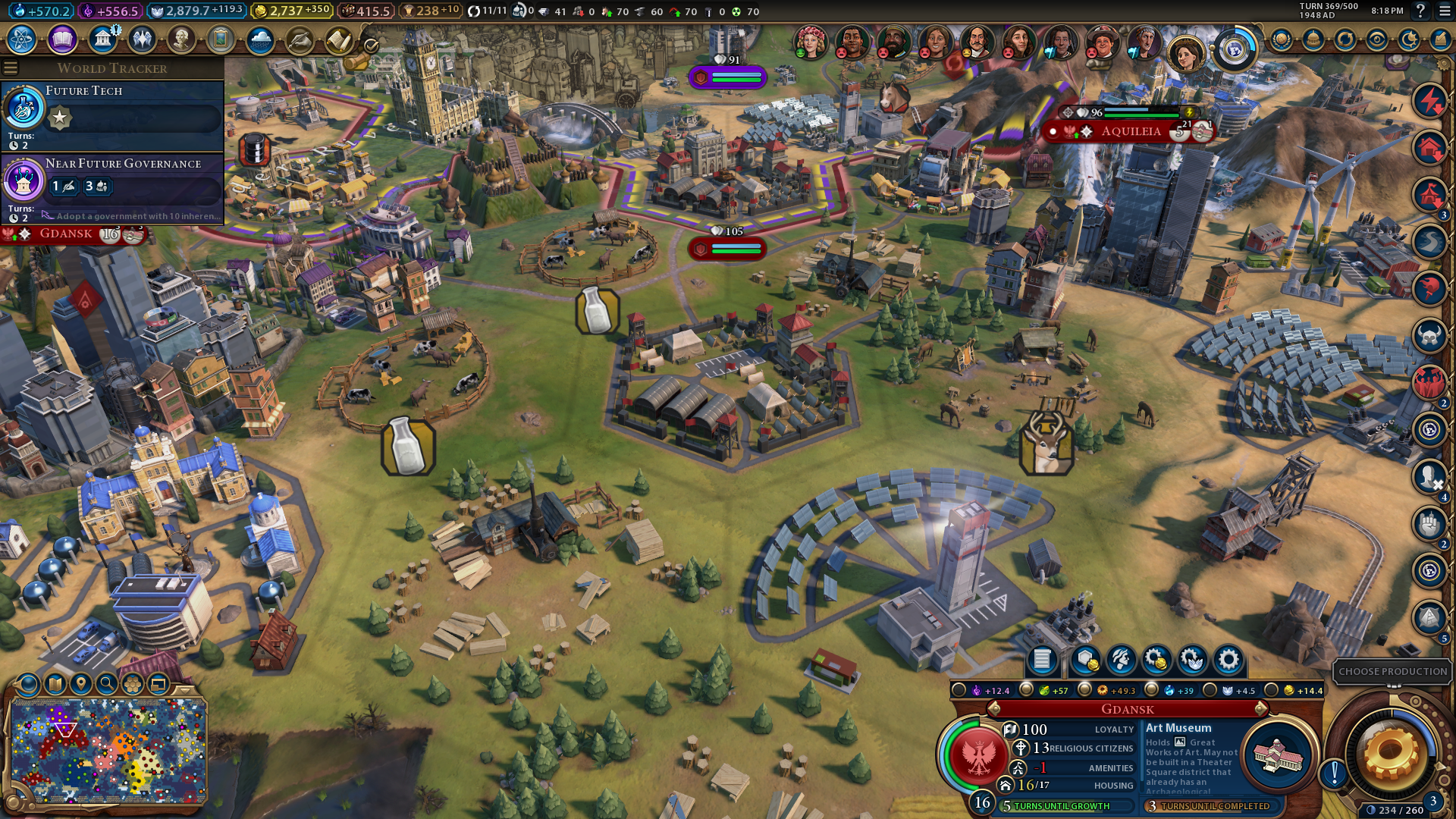Open Civilopedia help question mark
The image size is (1456, 819).
click(1421, 11)
